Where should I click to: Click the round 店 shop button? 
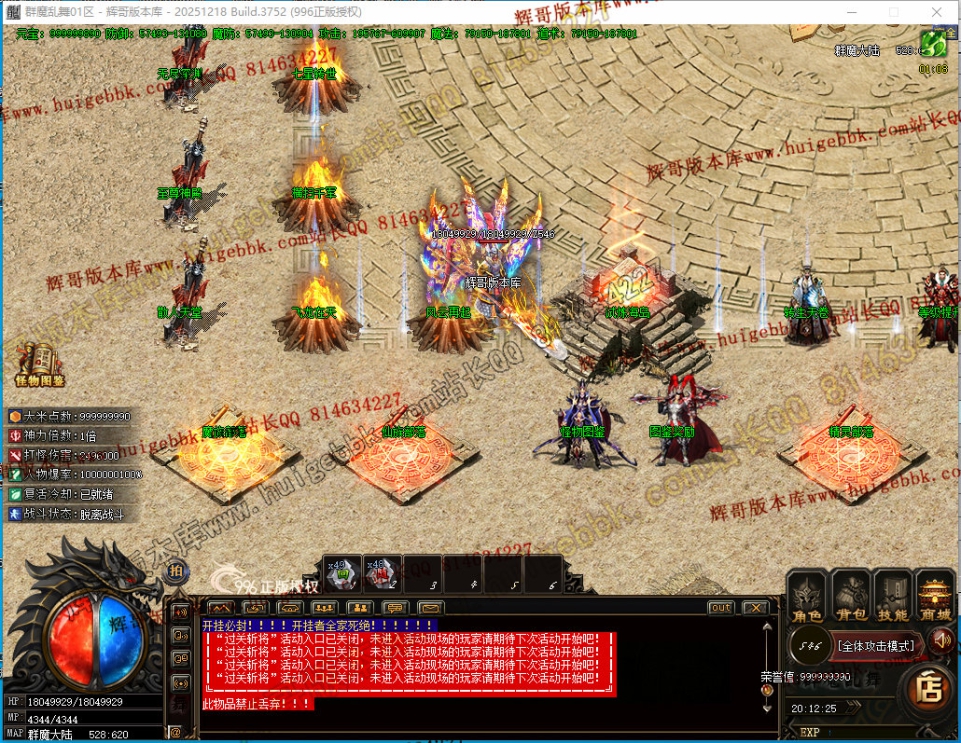(x=930, y=689)
